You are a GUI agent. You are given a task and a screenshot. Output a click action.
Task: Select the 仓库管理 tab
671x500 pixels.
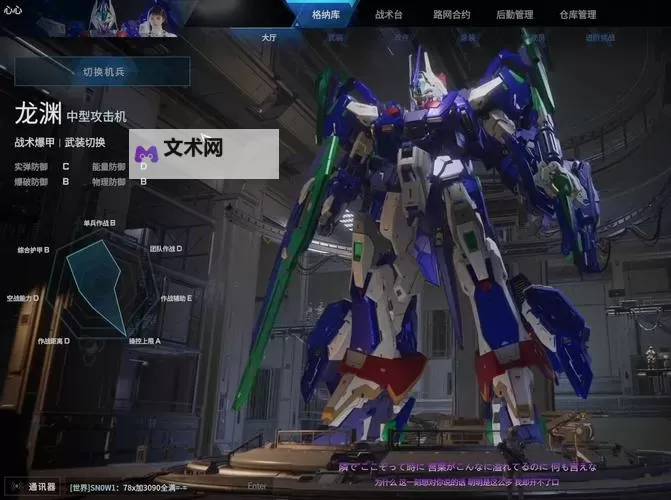pyautogui.click(x=577, y=15)
